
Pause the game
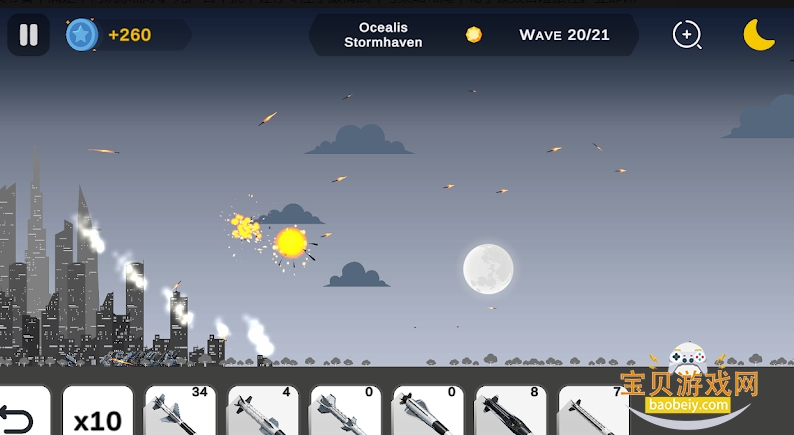28,35
